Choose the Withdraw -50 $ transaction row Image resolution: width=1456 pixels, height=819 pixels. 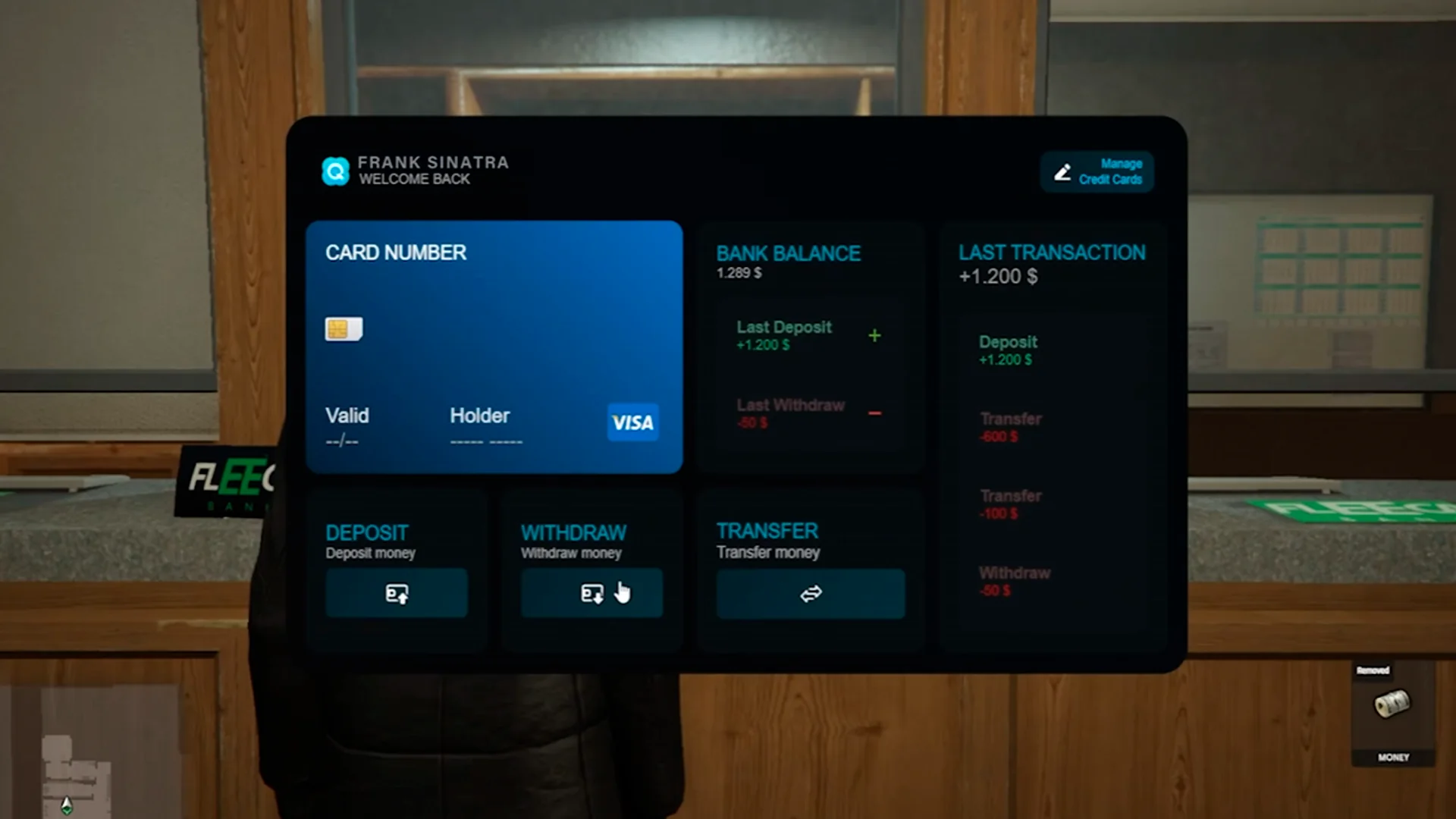1050,581
